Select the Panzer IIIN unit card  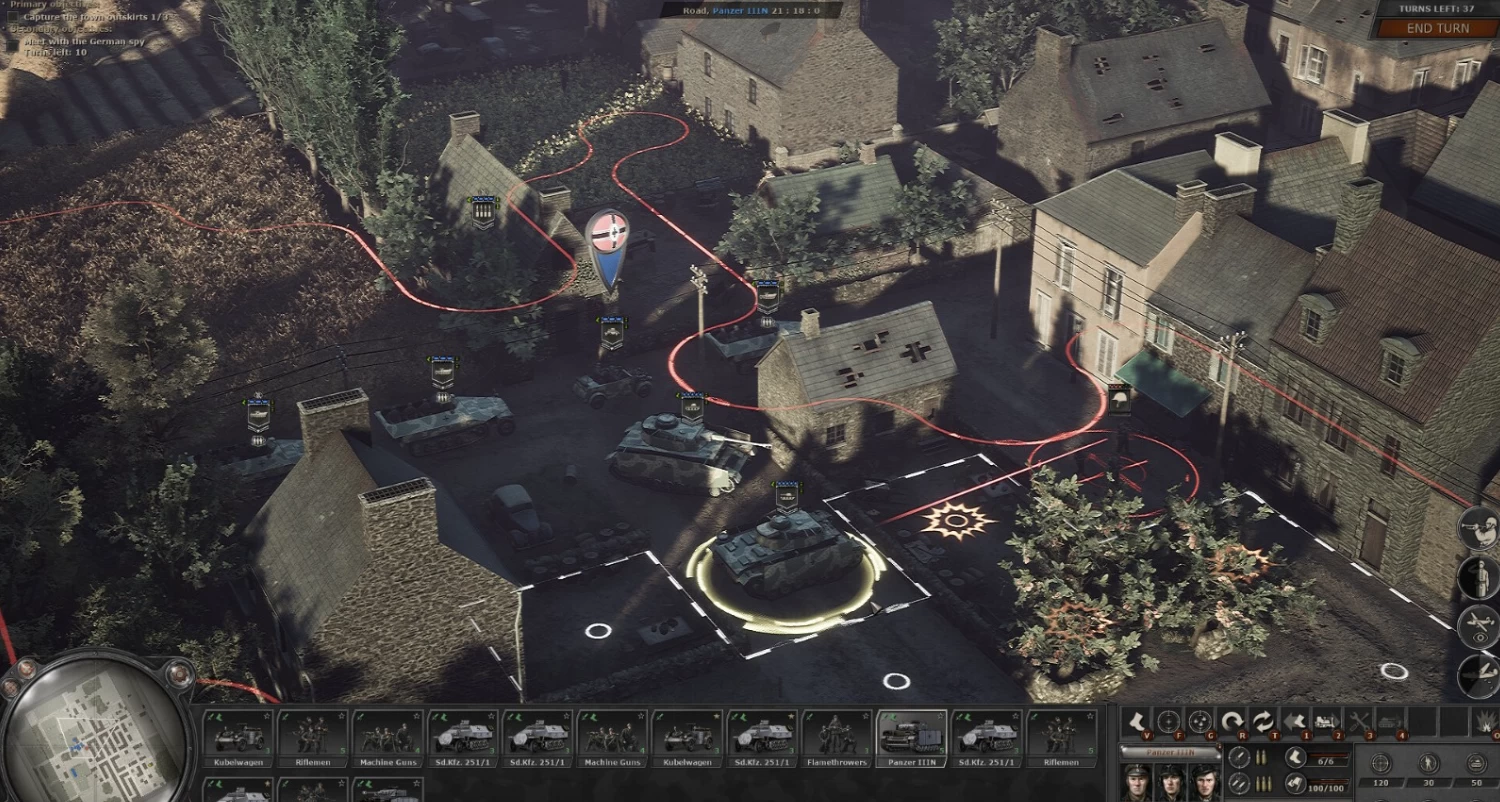pos(911,738)
